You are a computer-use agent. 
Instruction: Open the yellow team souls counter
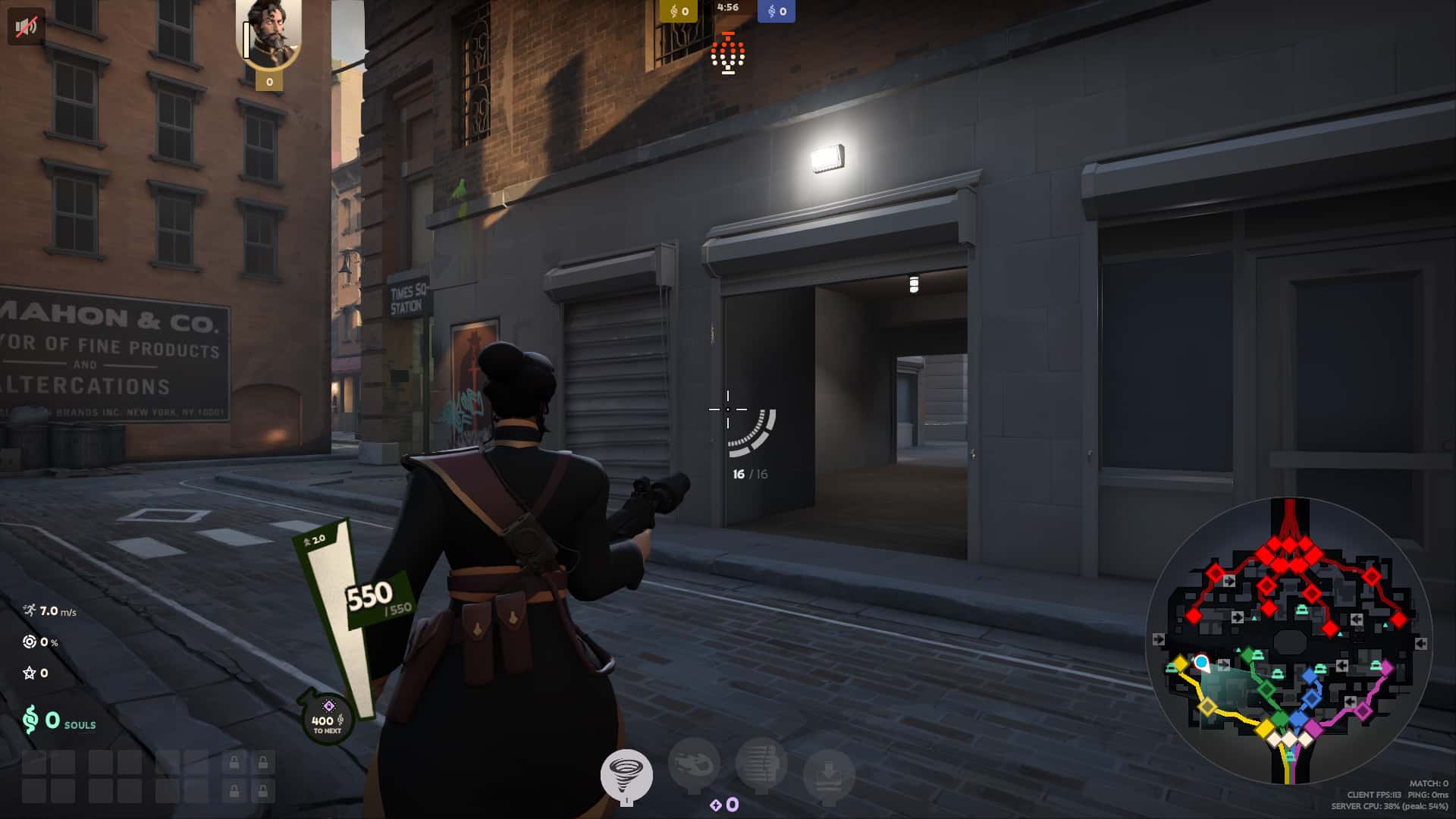click(677, 11)
